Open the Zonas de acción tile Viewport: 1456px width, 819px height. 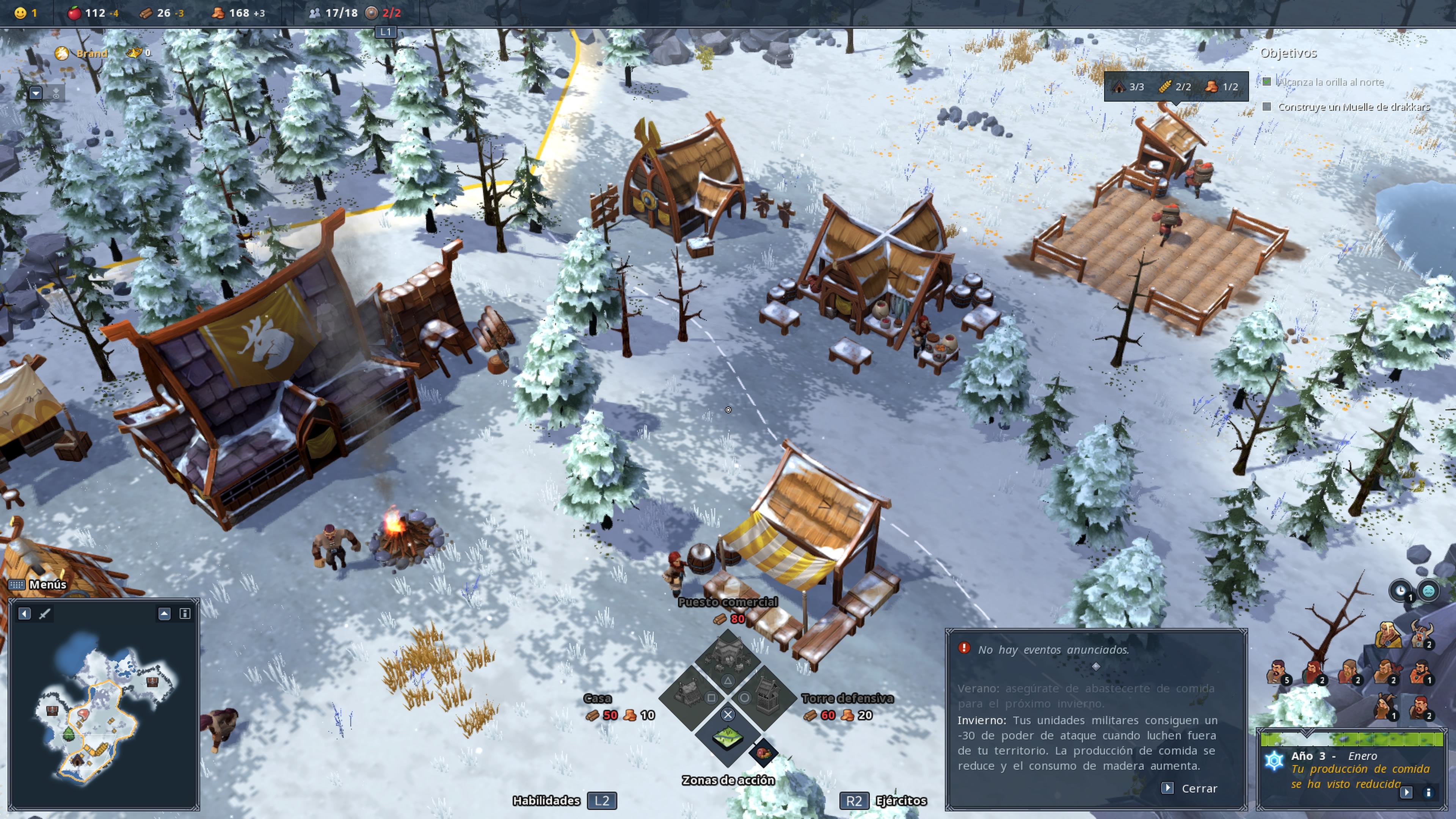pos(728,736)
